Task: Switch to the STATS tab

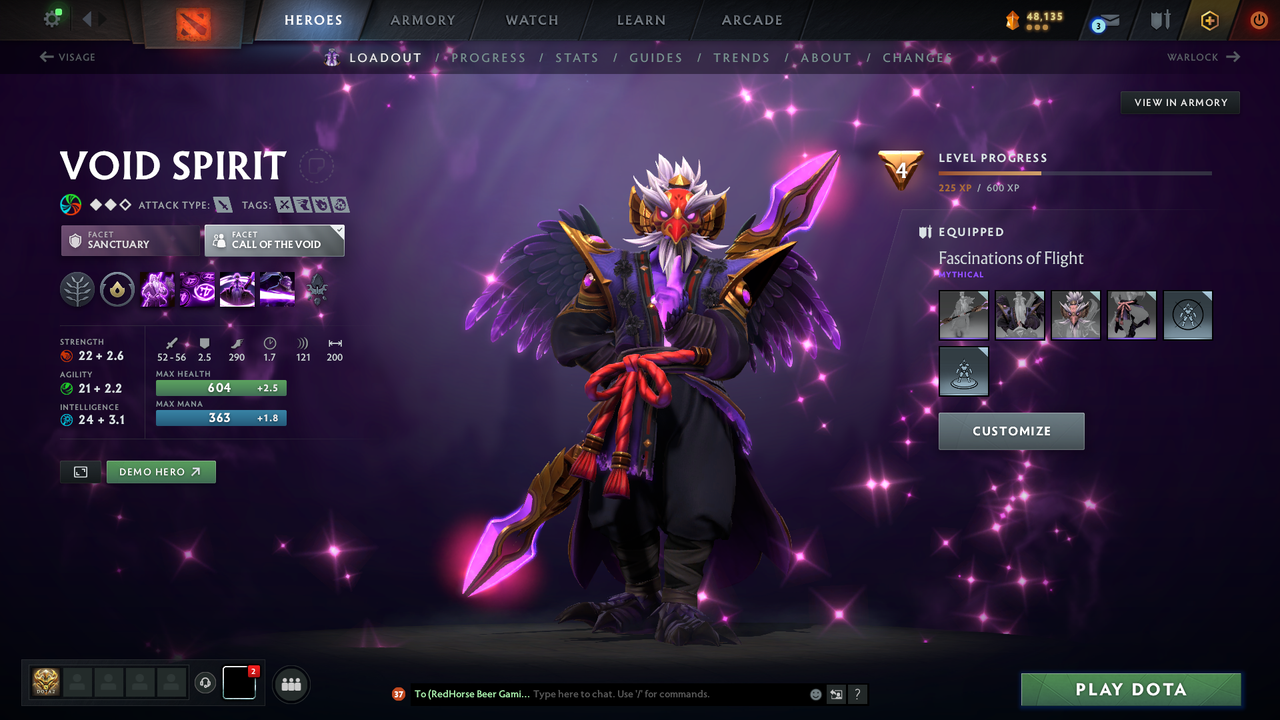Action: click(x=577, y=57)
